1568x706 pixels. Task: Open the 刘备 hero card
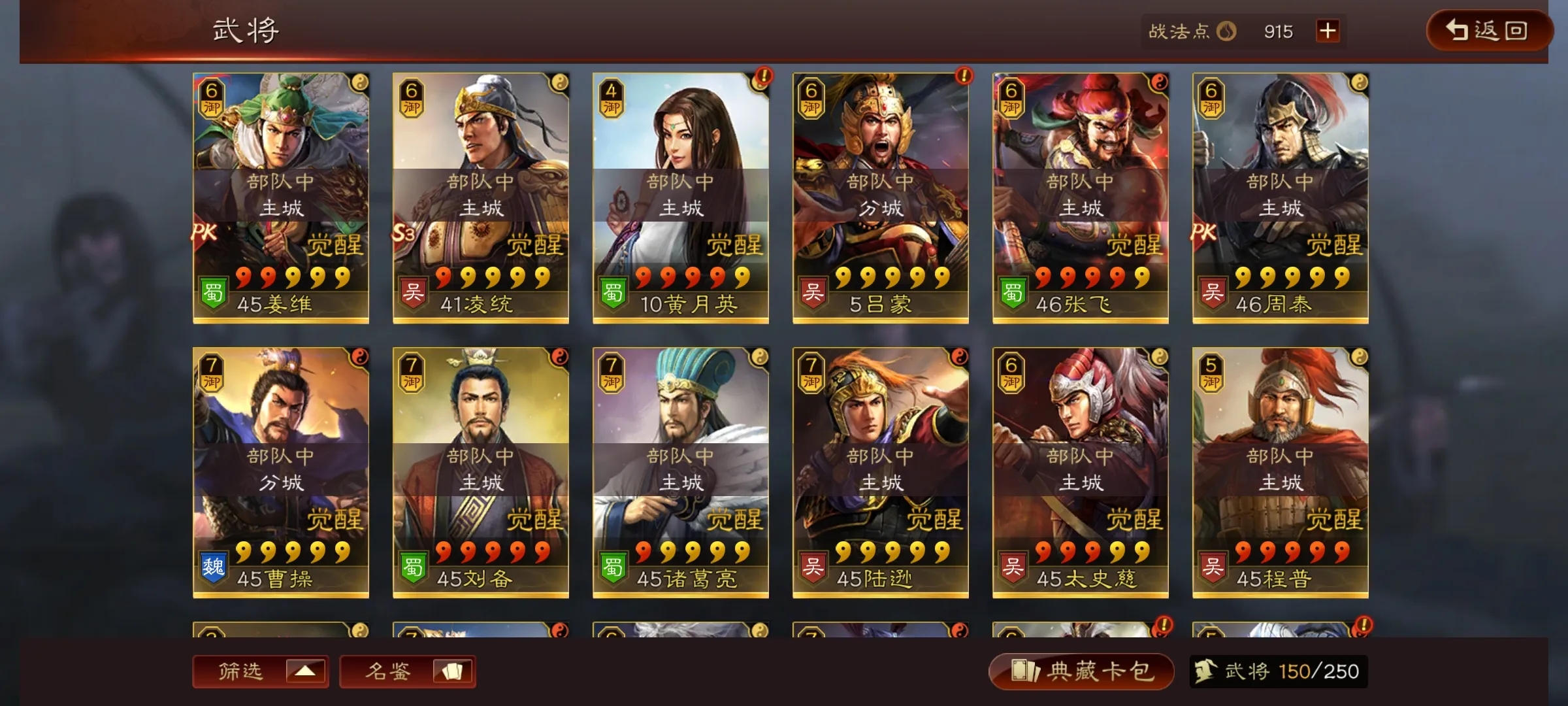point(481,472)
